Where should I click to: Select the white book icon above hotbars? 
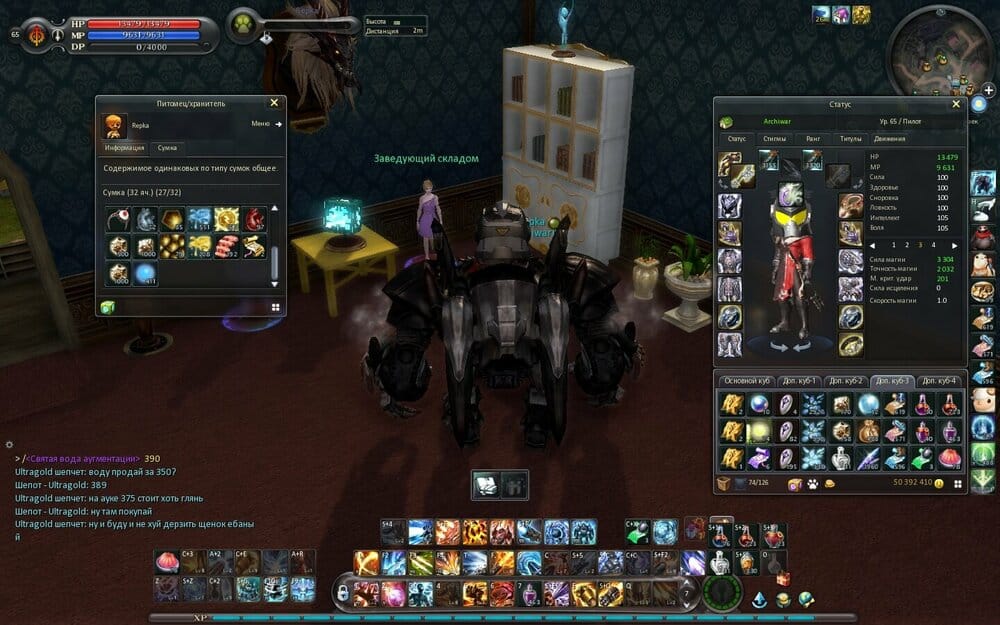coord(486,483)
